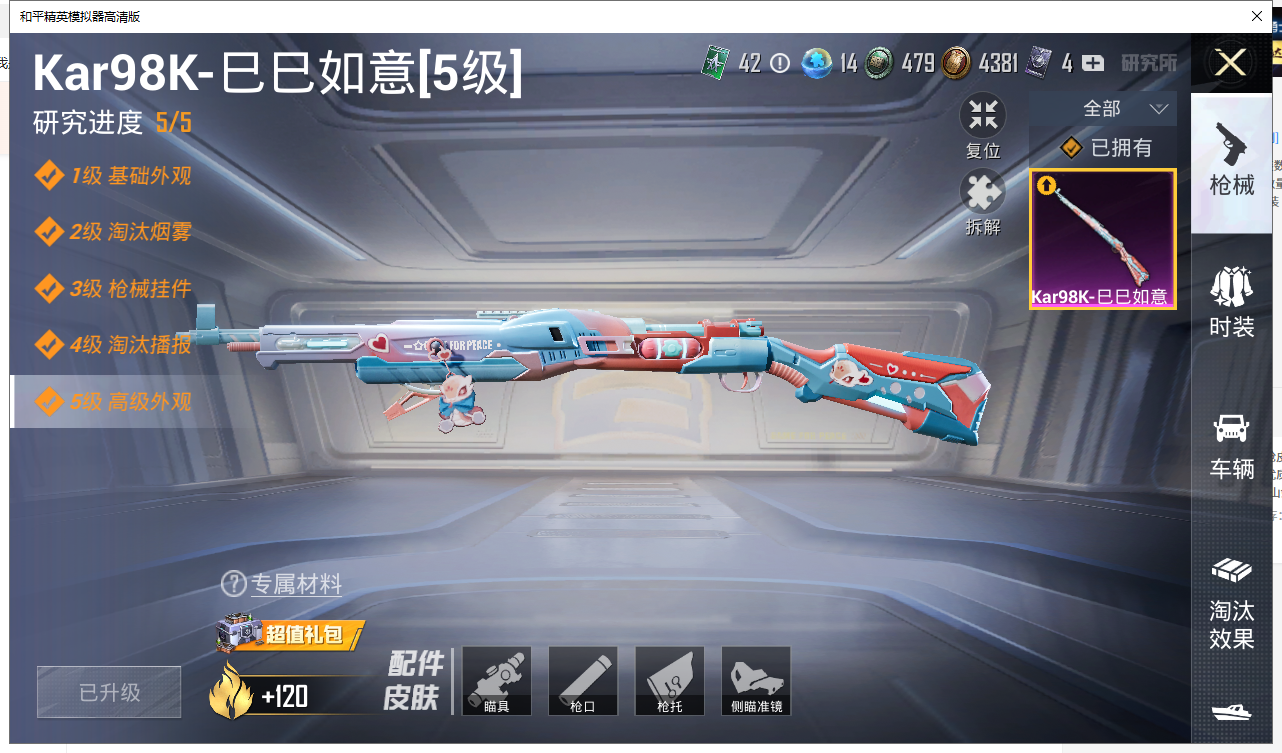Open the 超值礼包 value pack
This screenshot has height=753, width=1282.
(x=290, y=632)
